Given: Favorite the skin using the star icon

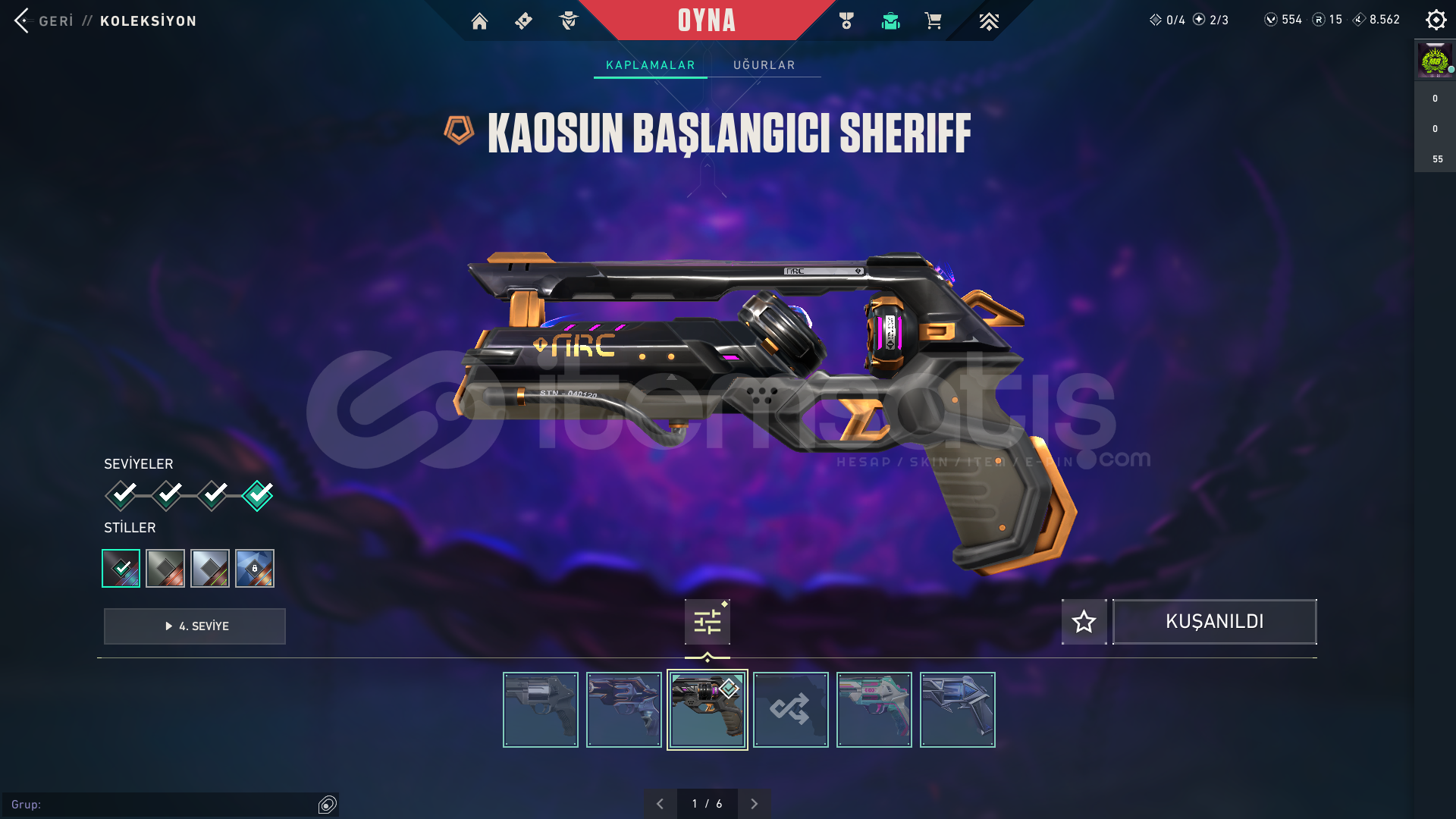Looking at the screenshot, I should [1084, 621].
